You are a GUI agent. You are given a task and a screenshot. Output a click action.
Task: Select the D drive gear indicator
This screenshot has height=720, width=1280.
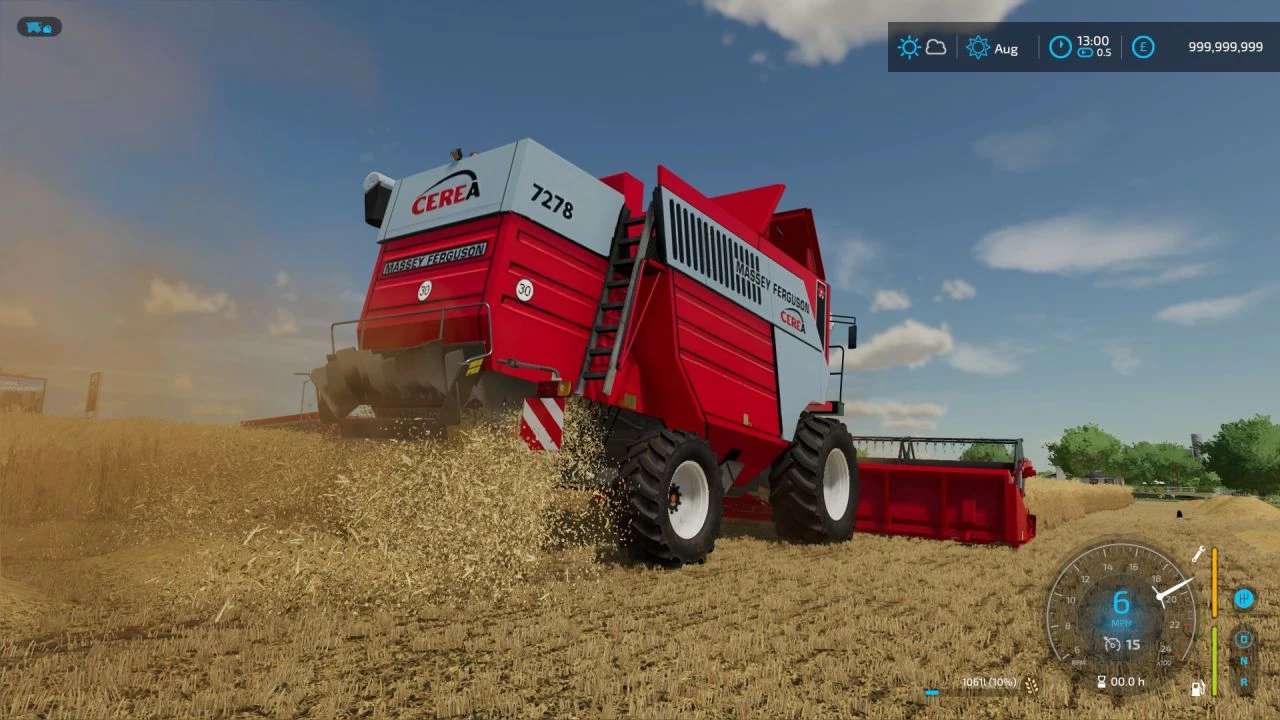tap(1244, 639)
